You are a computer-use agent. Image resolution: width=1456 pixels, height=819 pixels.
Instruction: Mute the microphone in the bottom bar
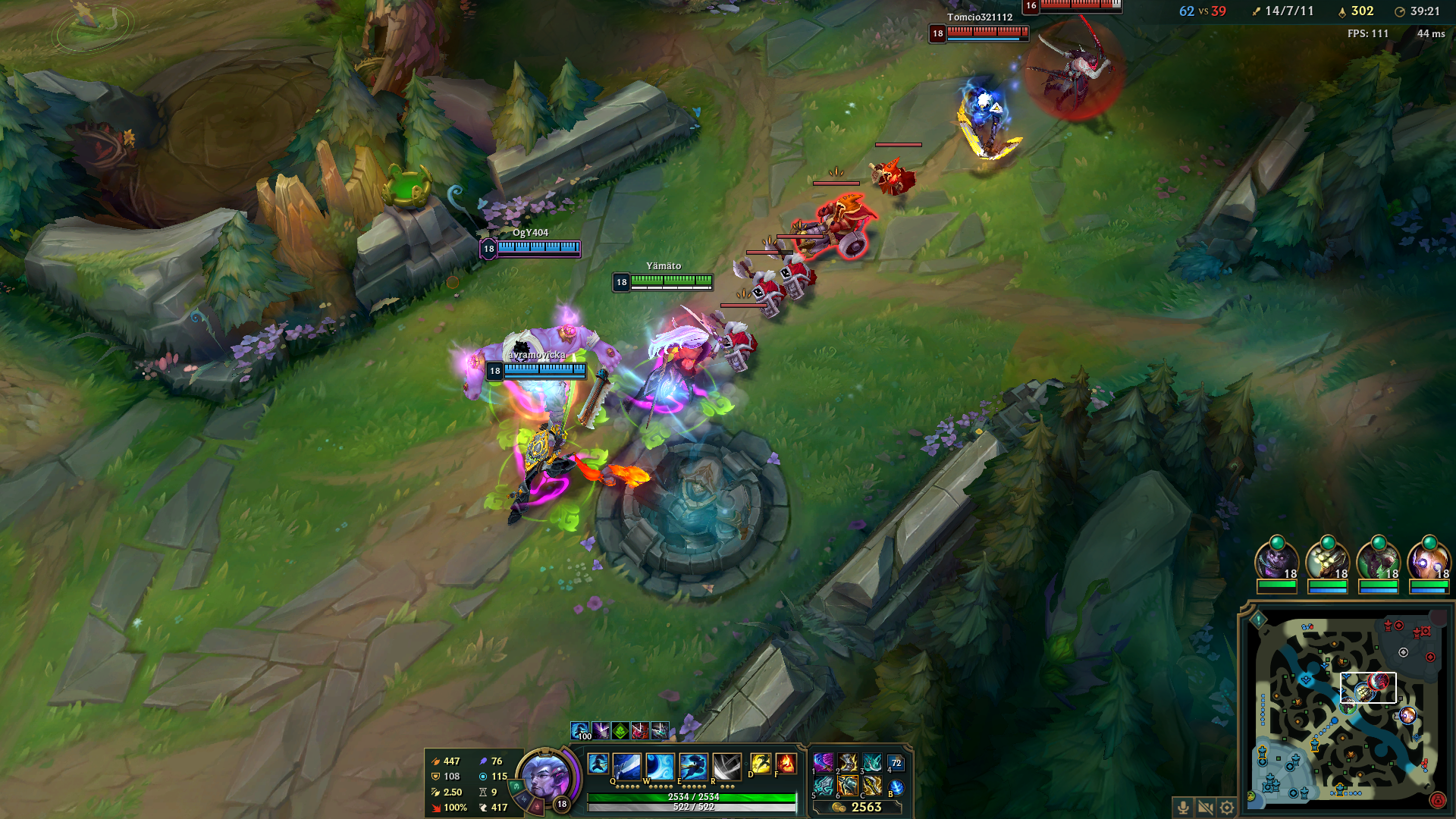(x=1183, y=807)
